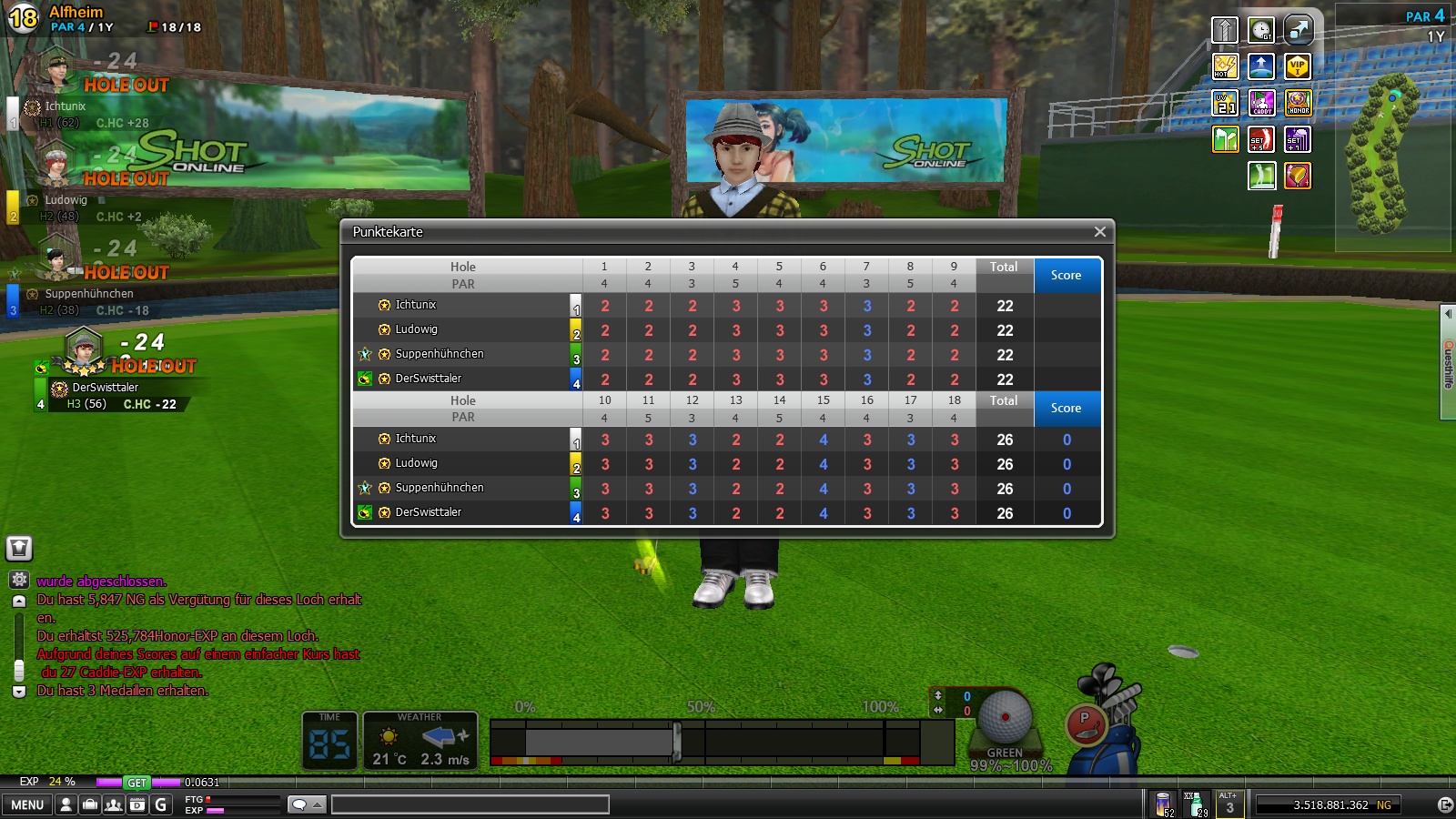Click the exit icon in the bottom bar
Image resolution: width=1456 pixels, height=819 pixels.
[1444, 804]
